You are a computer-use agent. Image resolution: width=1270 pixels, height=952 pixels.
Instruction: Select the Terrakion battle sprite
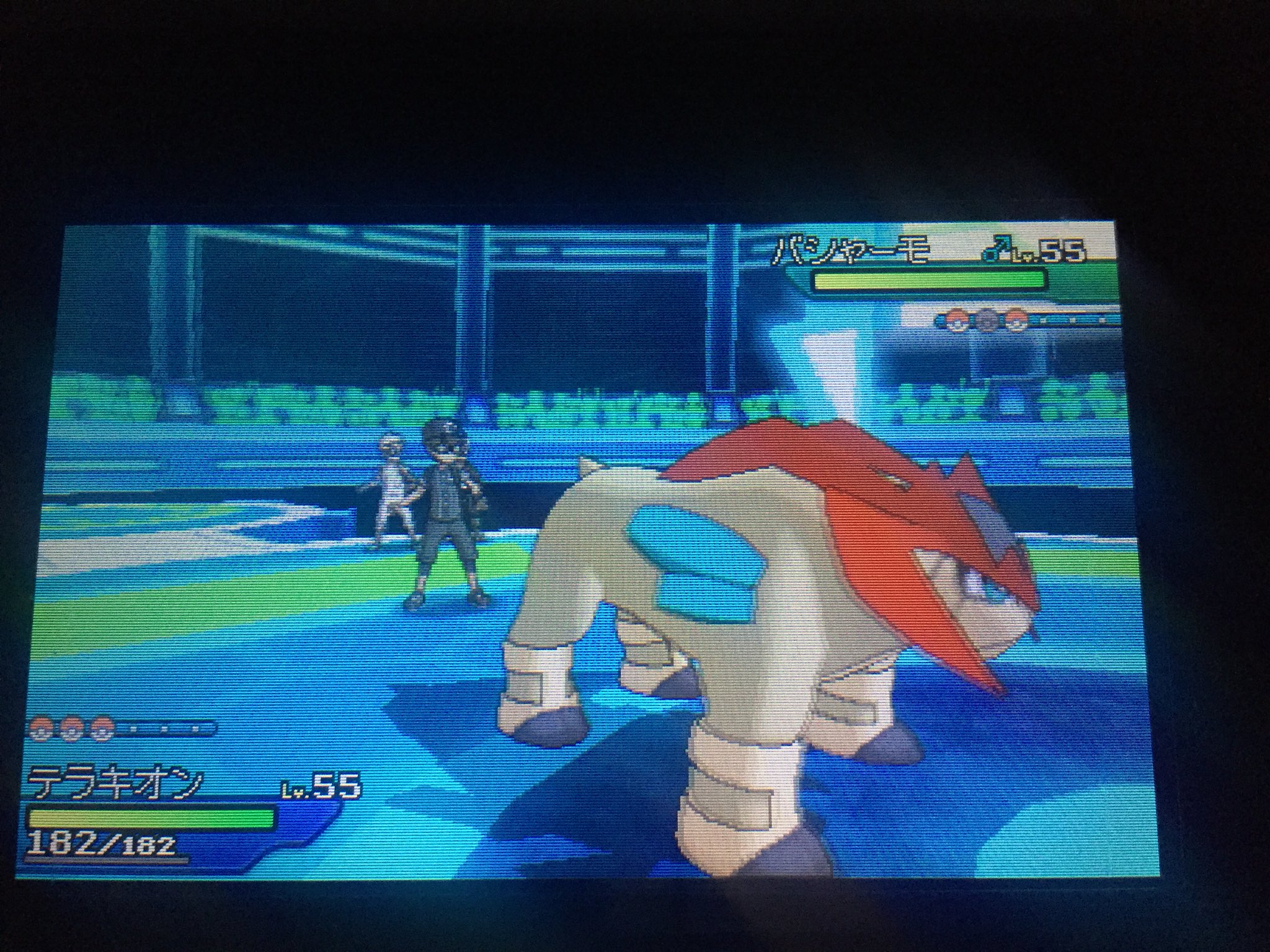[775, 651]
